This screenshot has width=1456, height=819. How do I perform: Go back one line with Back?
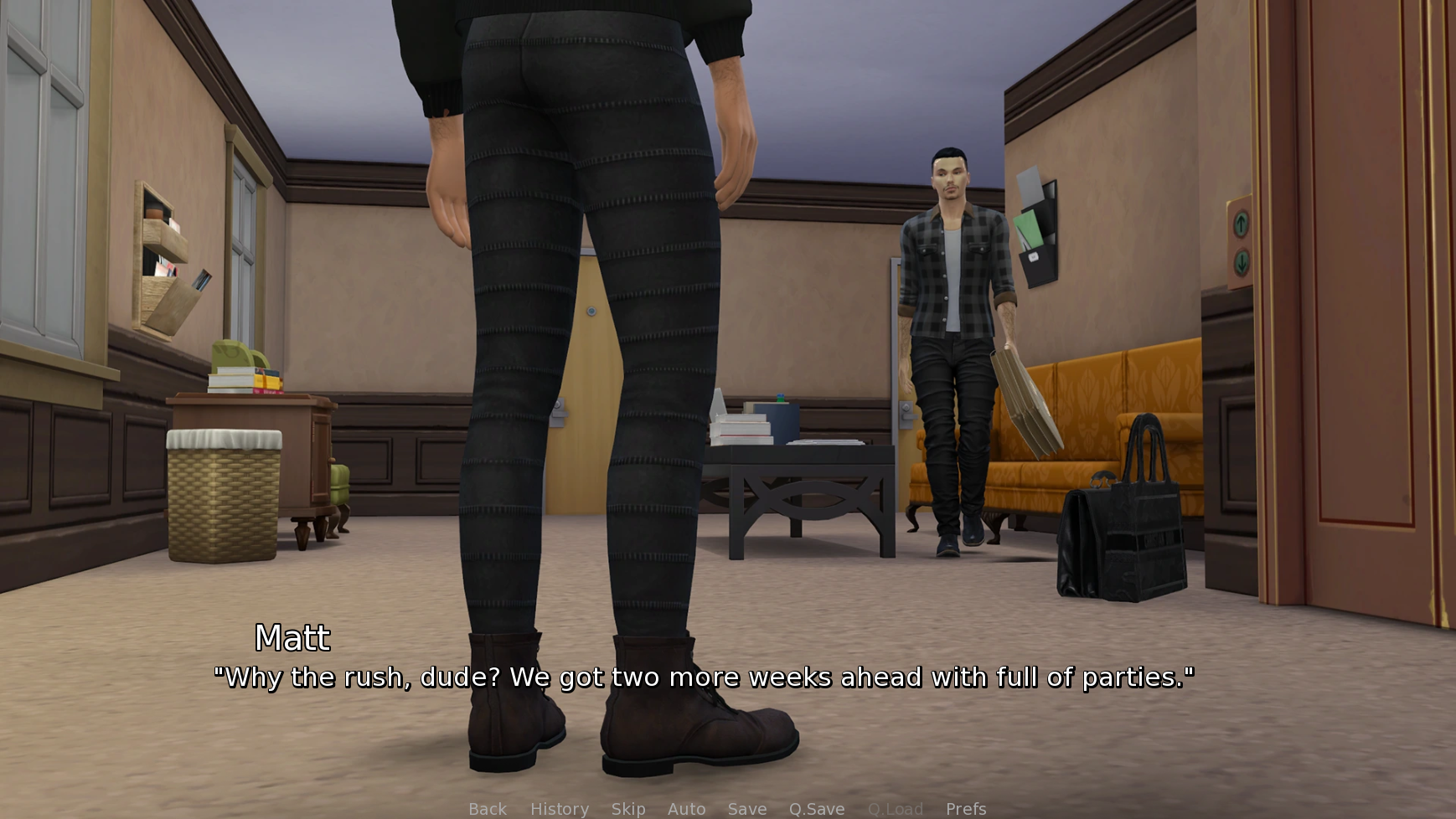pyautogui.click(x=488, y=809)
